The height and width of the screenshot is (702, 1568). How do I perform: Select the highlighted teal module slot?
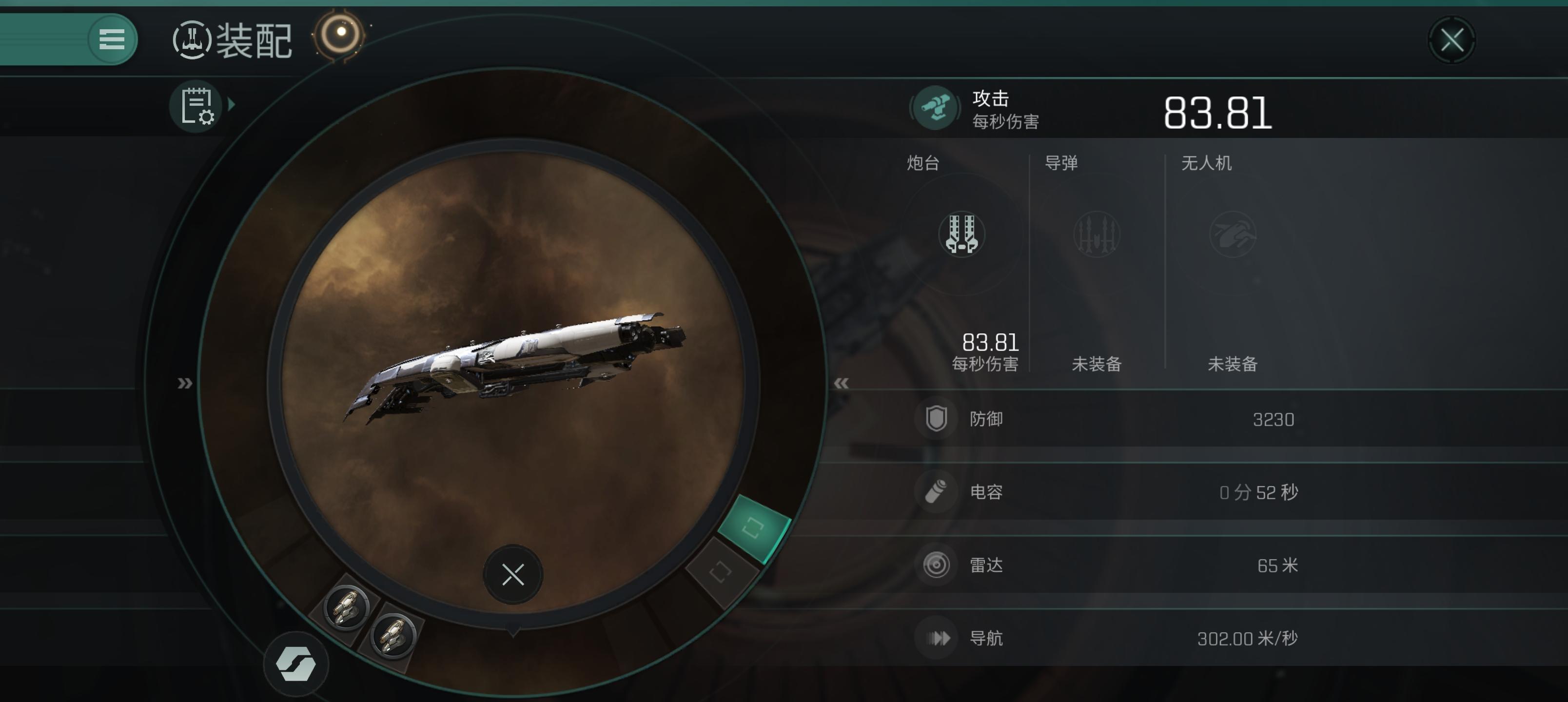[x=753, y=527]
